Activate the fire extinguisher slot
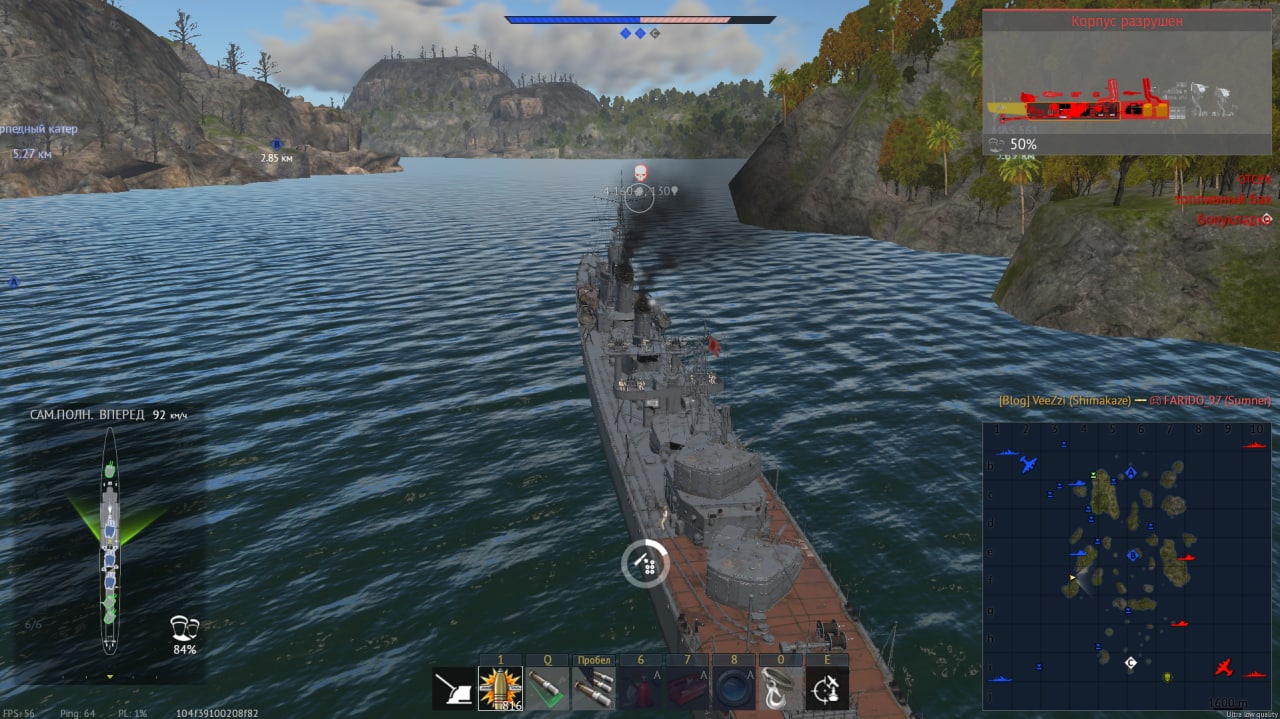This screenshot has width=1280, height=719. pyautogui.click(x=640, y=689)
